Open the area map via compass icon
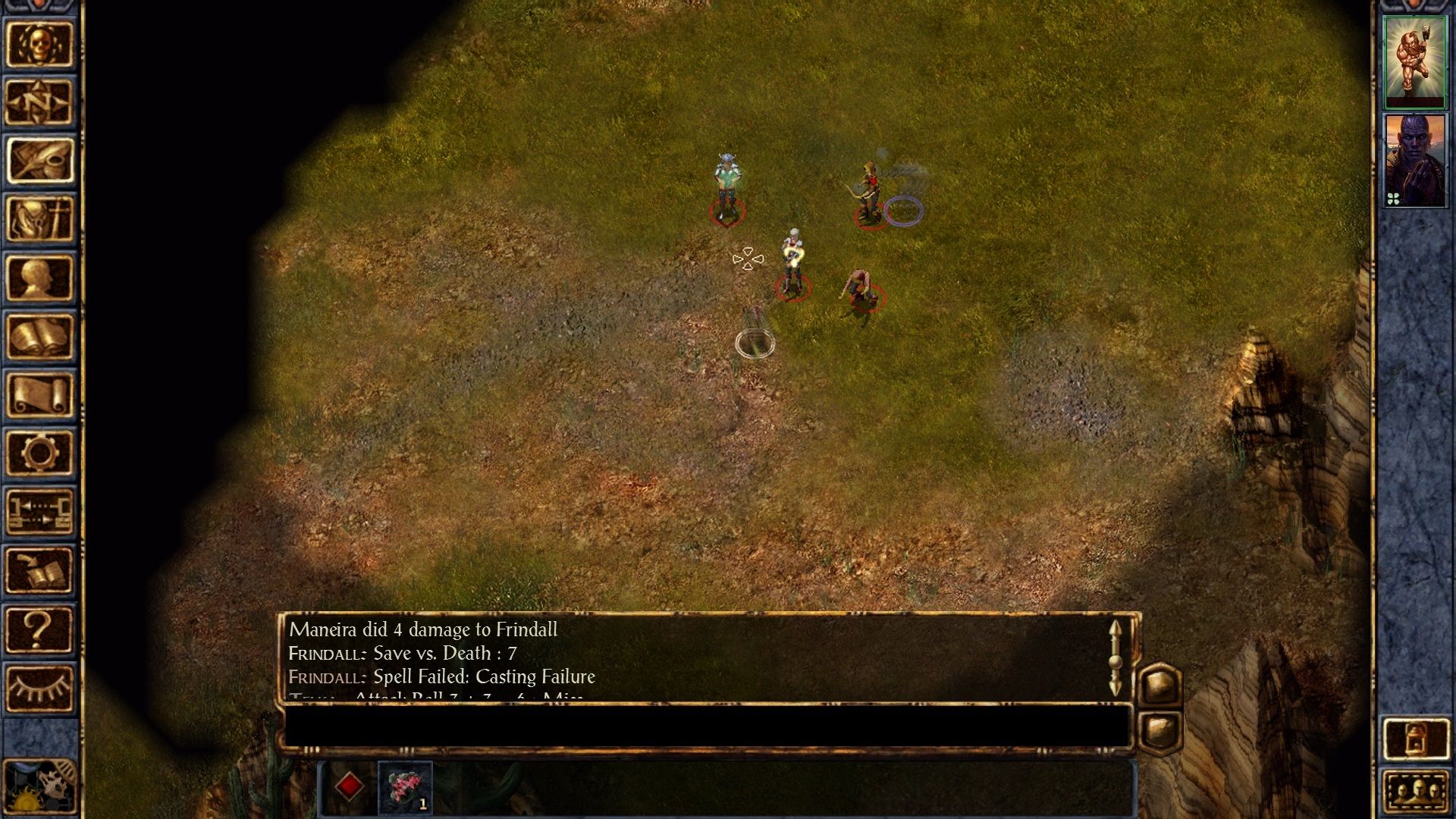This screenshot has width=1456, height=819. (x=39, y=102)
